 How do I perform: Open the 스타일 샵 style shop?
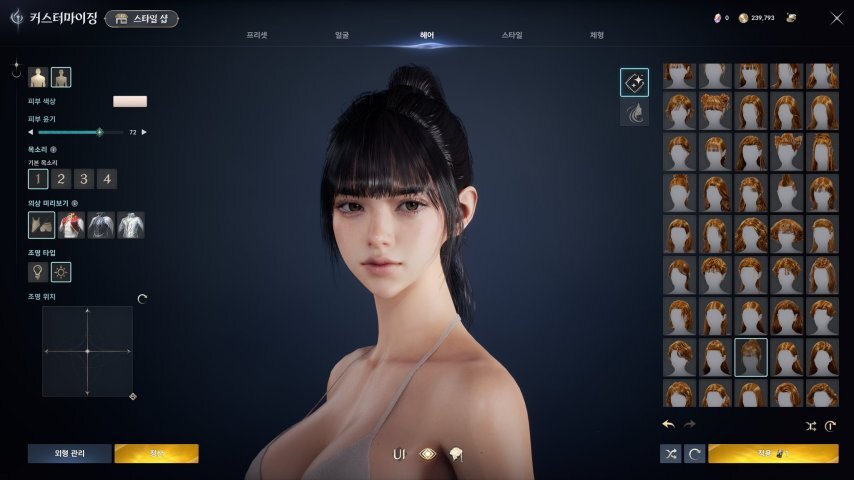tap(141, 18)
